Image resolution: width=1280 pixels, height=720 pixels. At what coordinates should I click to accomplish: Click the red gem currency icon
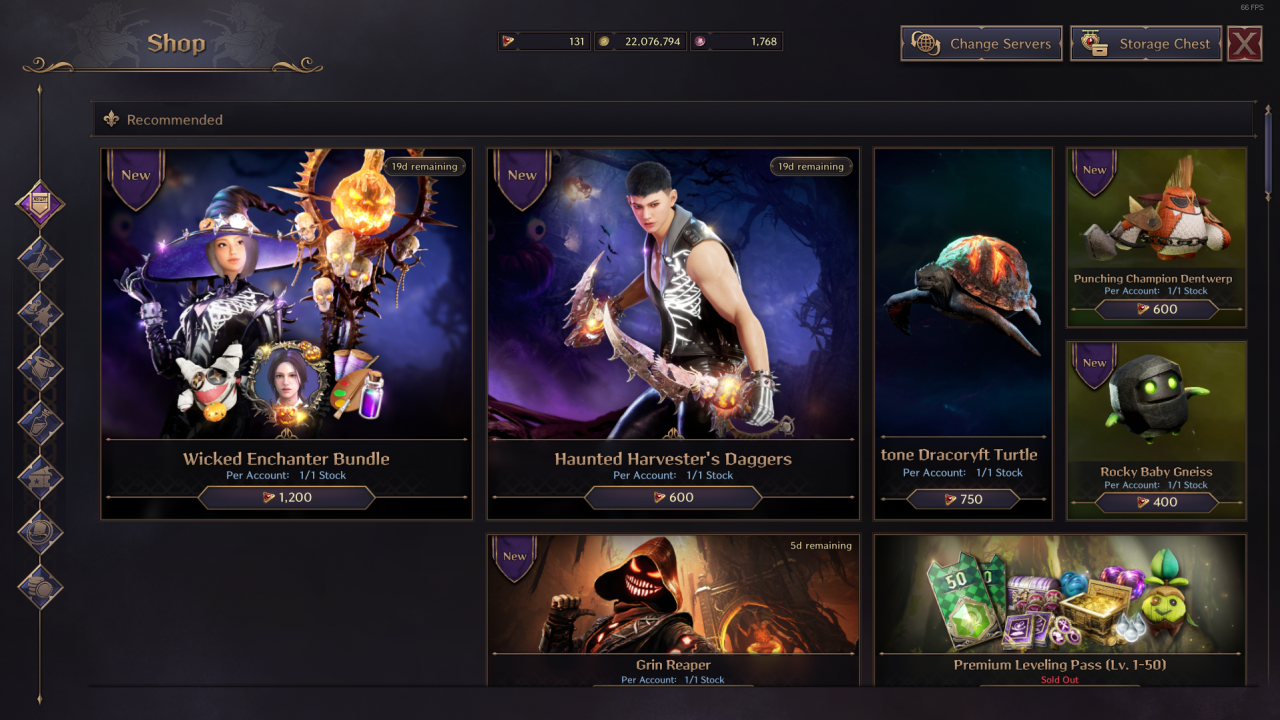[x=511, y=42]
